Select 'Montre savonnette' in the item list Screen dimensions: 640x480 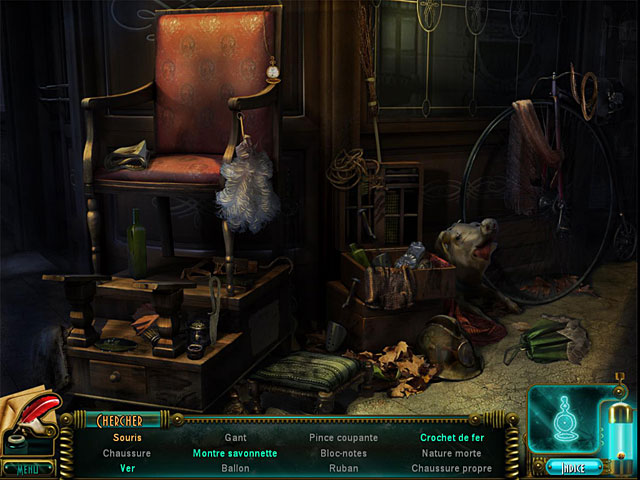pos(235,453)
